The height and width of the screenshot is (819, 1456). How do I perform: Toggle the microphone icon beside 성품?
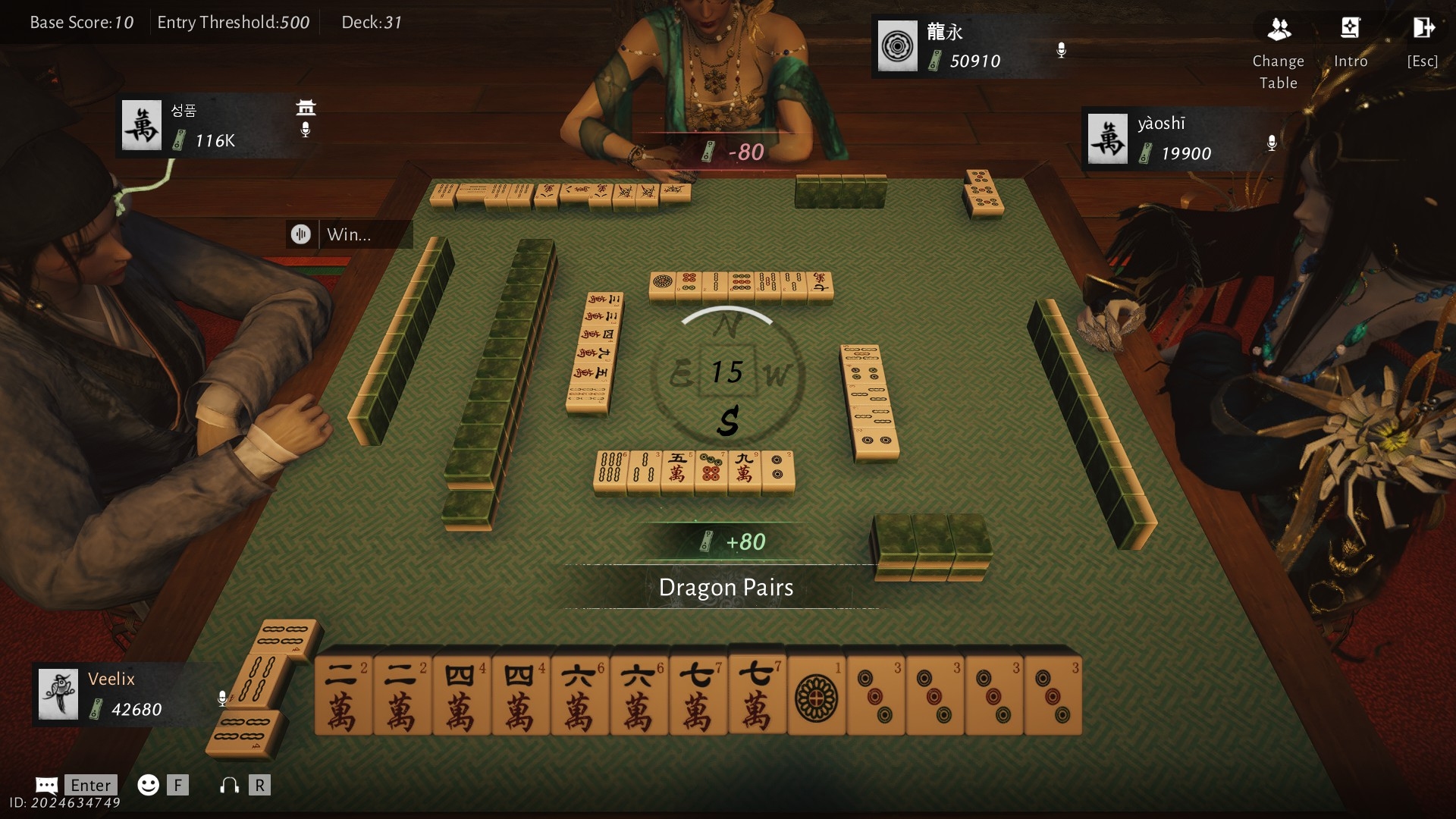(x=306, y=130)
